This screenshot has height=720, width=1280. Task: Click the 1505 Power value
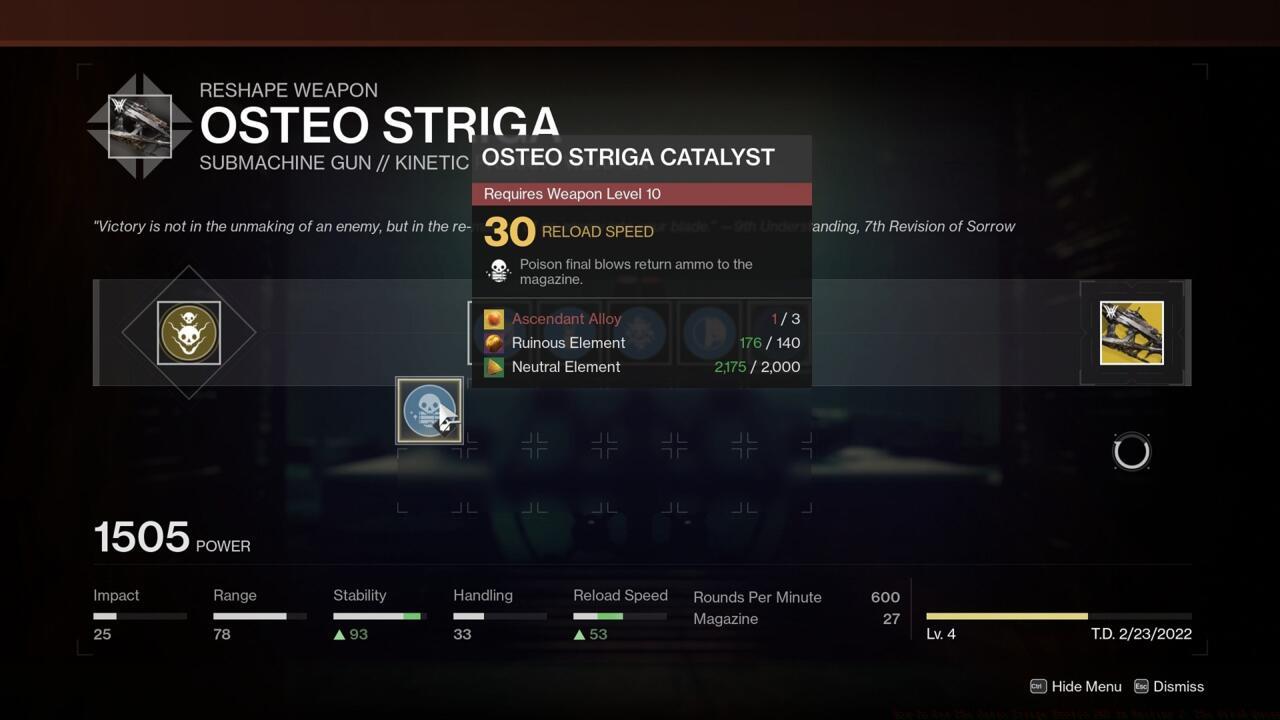[x=142, y=537]
